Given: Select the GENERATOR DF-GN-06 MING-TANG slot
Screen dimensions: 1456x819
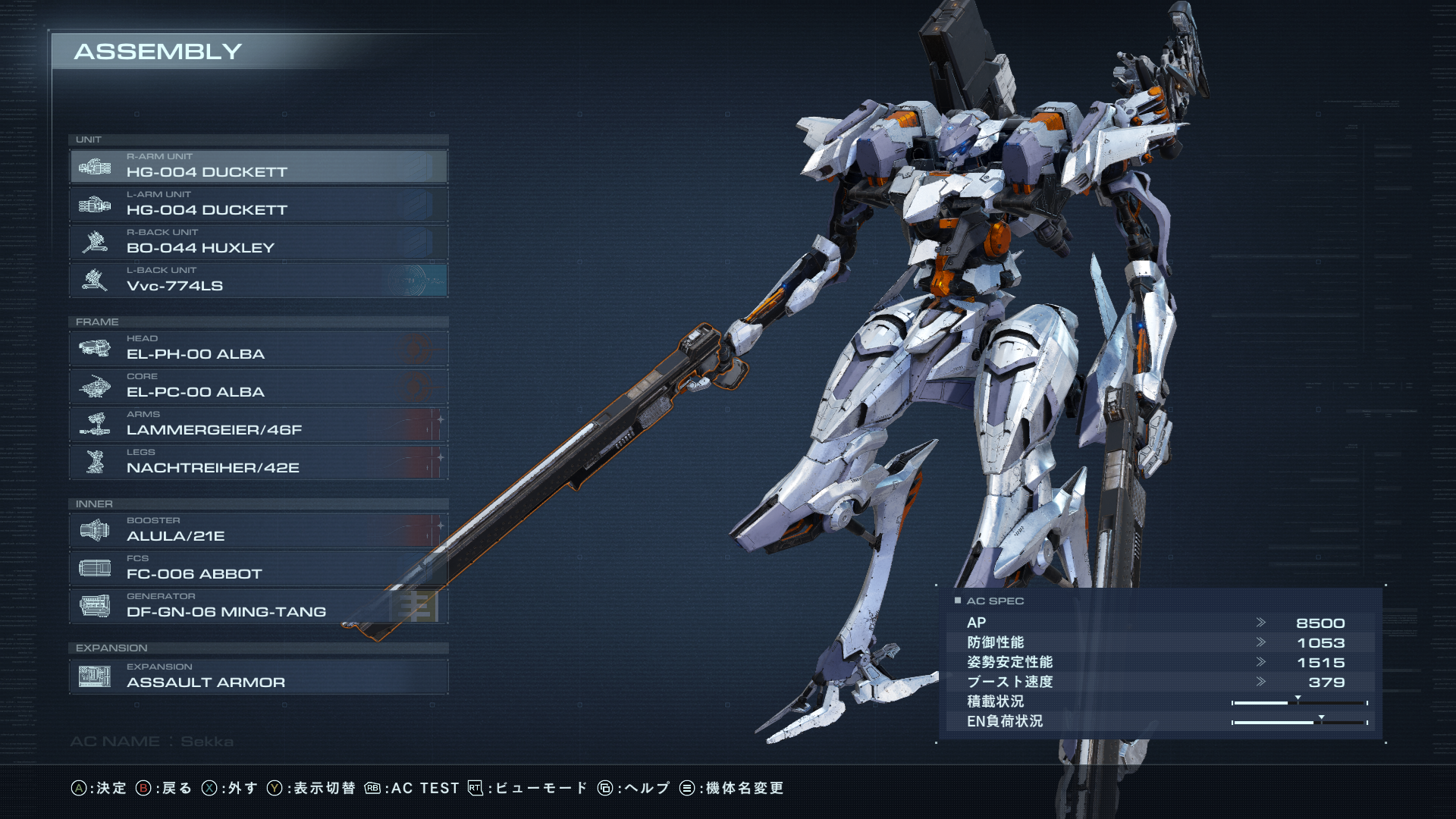Looking at the screenshot, I should [x=258, y=606].
